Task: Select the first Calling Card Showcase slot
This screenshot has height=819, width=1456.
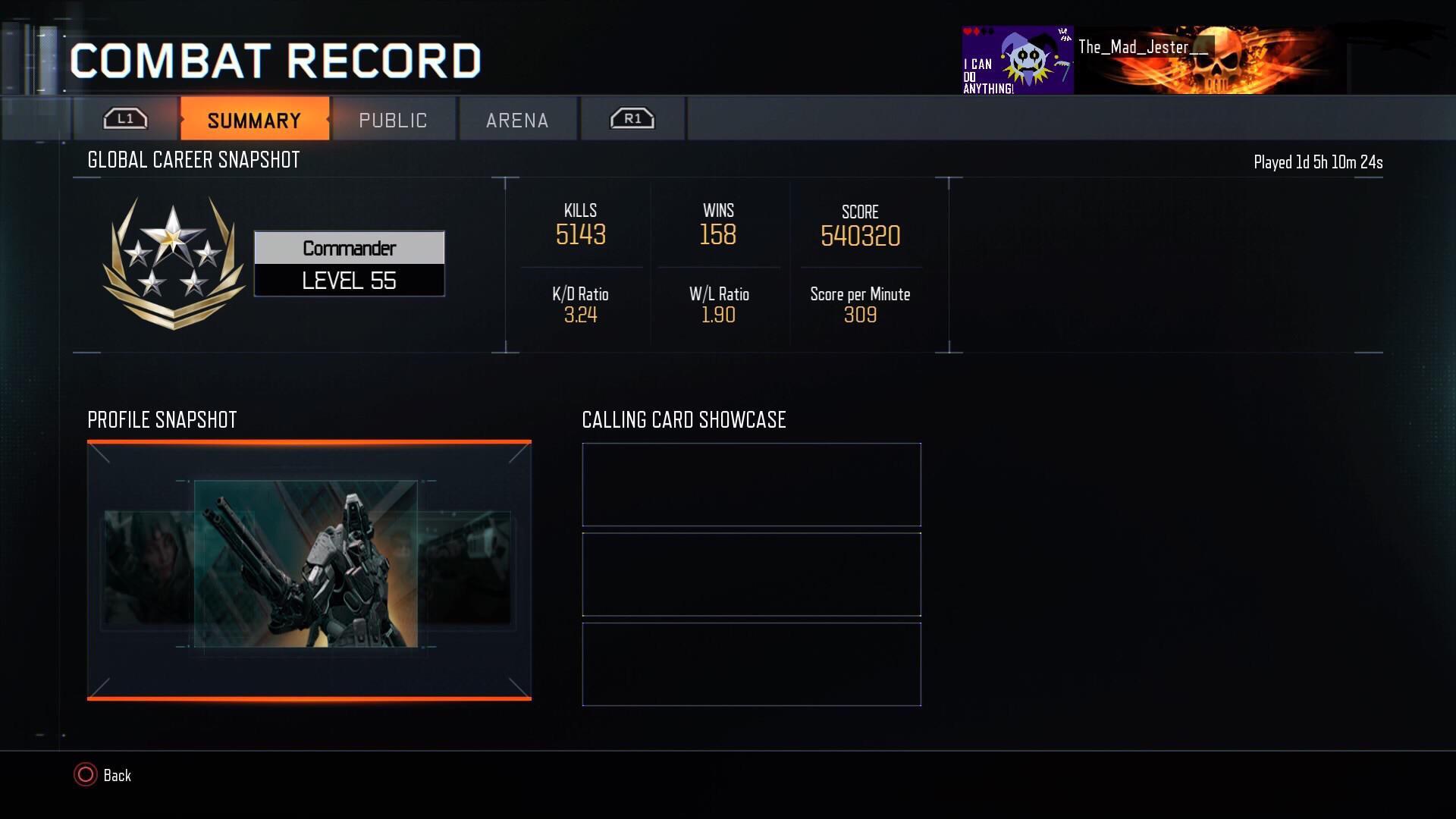Action: click(x=751, y=484)
